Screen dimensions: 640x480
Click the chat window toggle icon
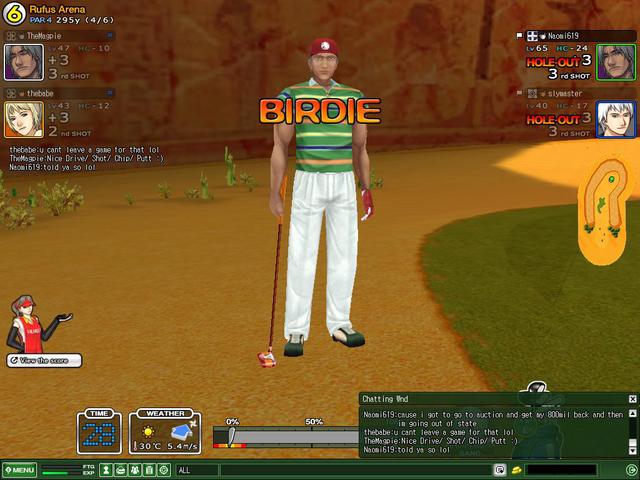point(500,470)
